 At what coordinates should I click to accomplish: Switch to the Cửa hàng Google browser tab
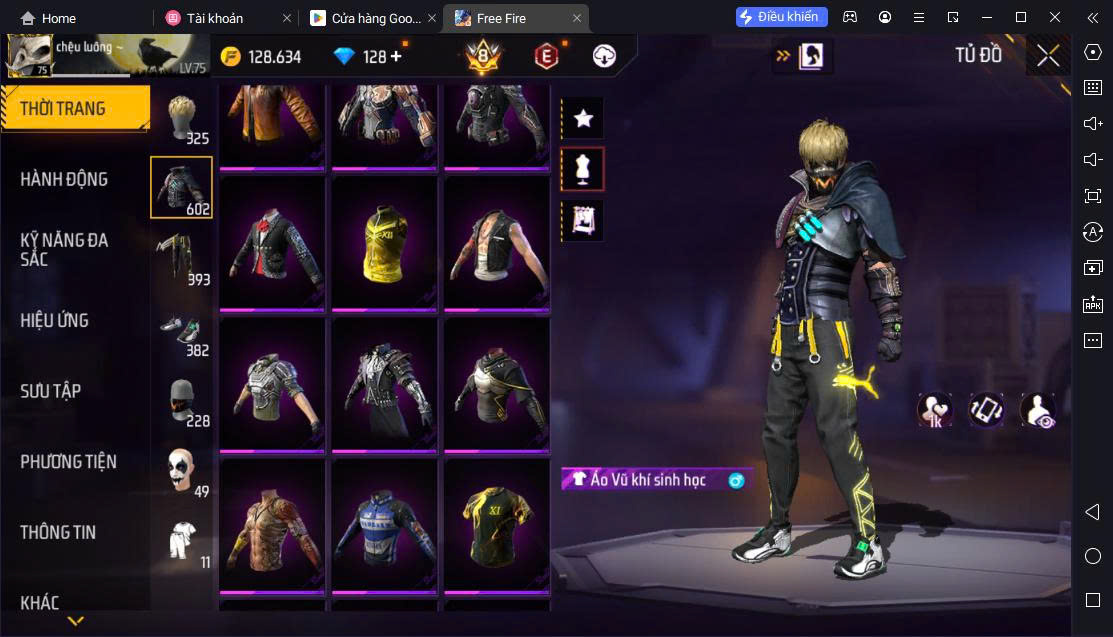pos(366,18)
